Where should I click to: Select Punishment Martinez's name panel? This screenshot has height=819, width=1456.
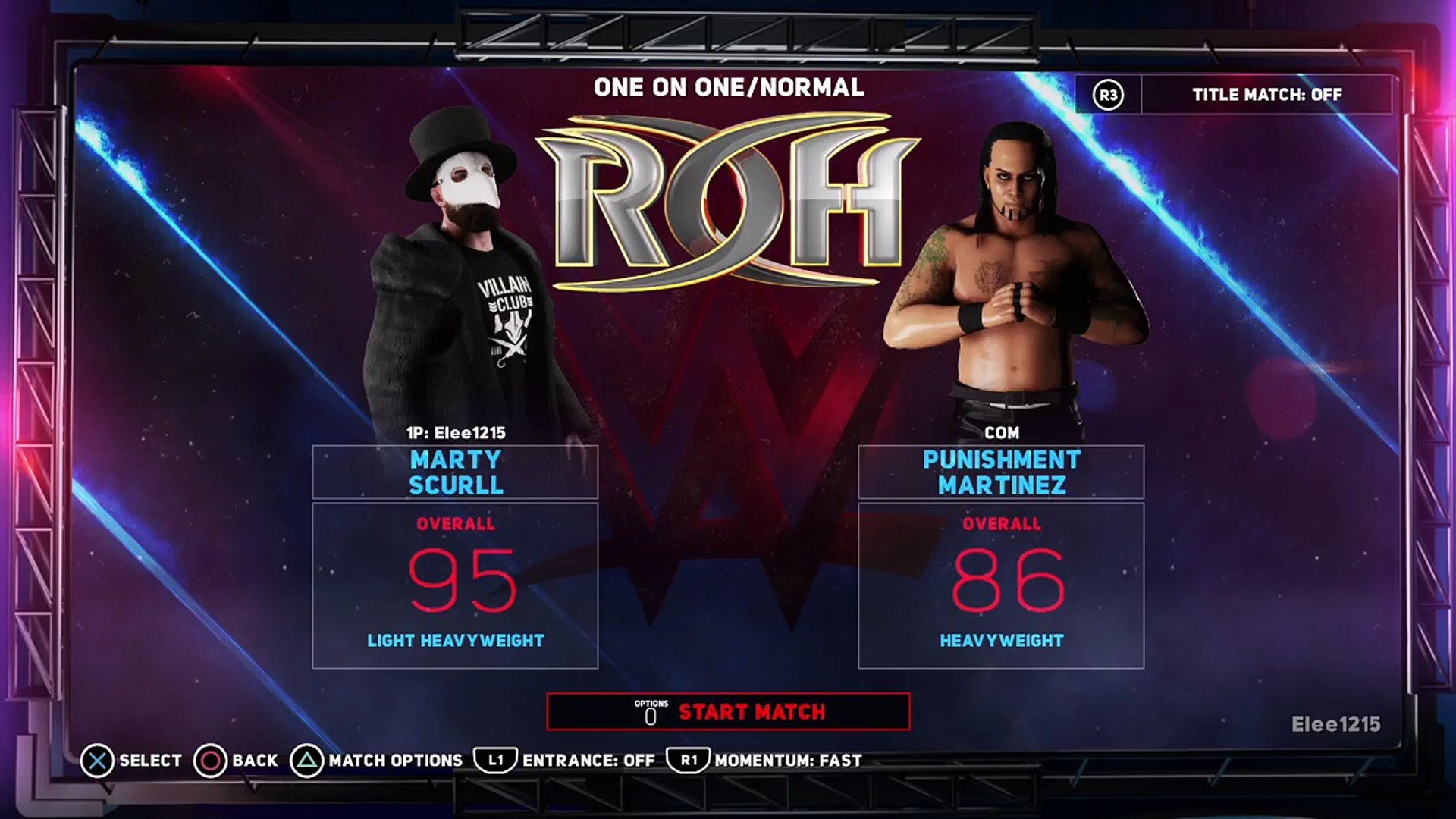tap(1001, 472)
